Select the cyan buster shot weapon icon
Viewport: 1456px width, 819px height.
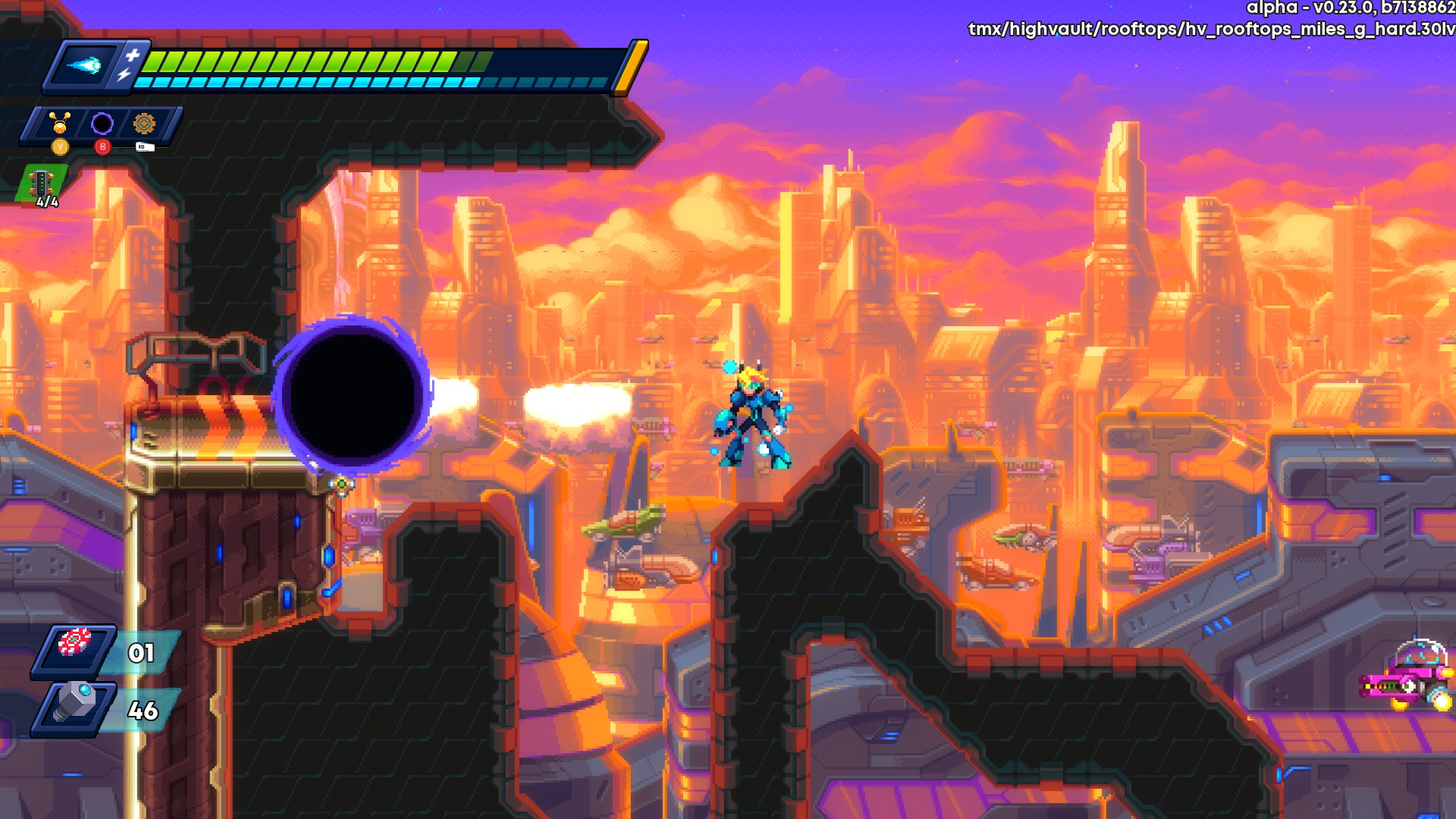83,65
